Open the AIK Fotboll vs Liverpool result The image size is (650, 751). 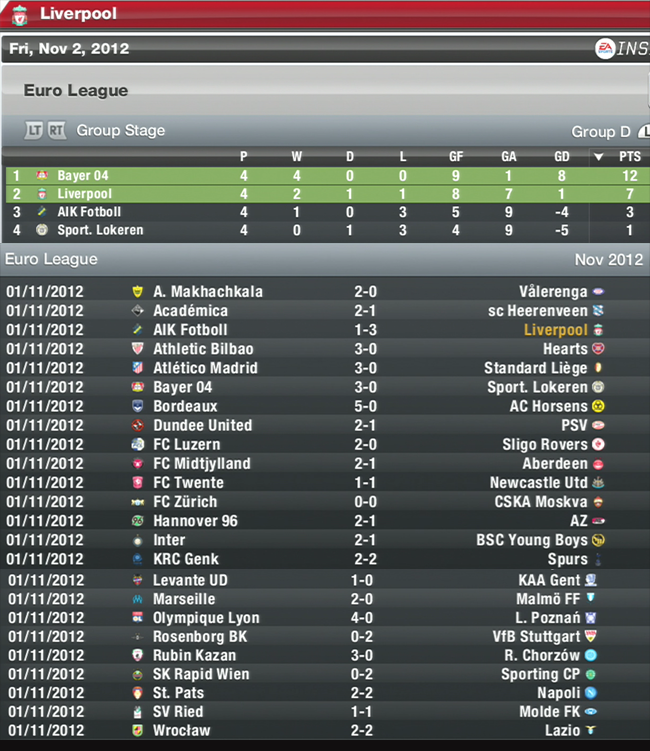(364, 330)
